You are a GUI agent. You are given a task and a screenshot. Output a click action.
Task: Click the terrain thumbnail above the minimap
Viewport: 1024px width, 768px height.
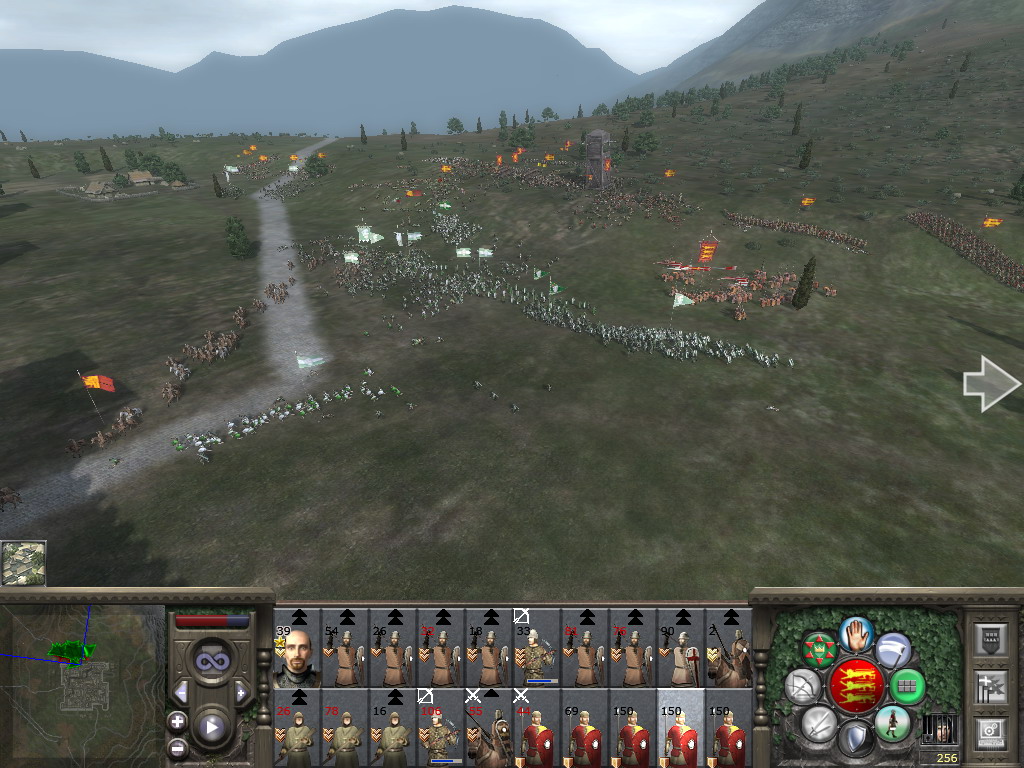pyautogui.click(x=23, y=563)
